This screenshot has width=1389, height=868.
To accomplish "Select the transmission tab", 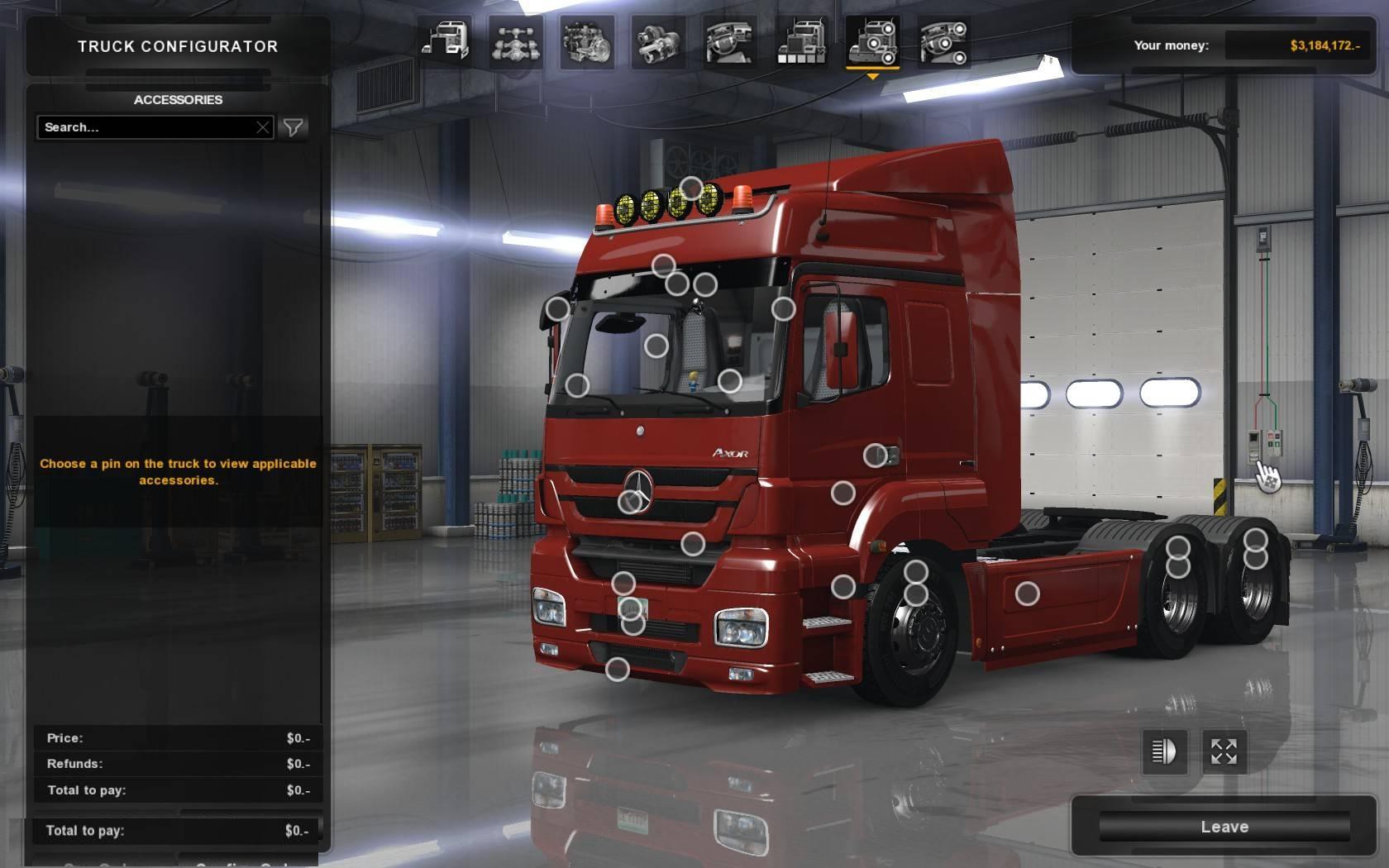I will [x=659, y=41].
